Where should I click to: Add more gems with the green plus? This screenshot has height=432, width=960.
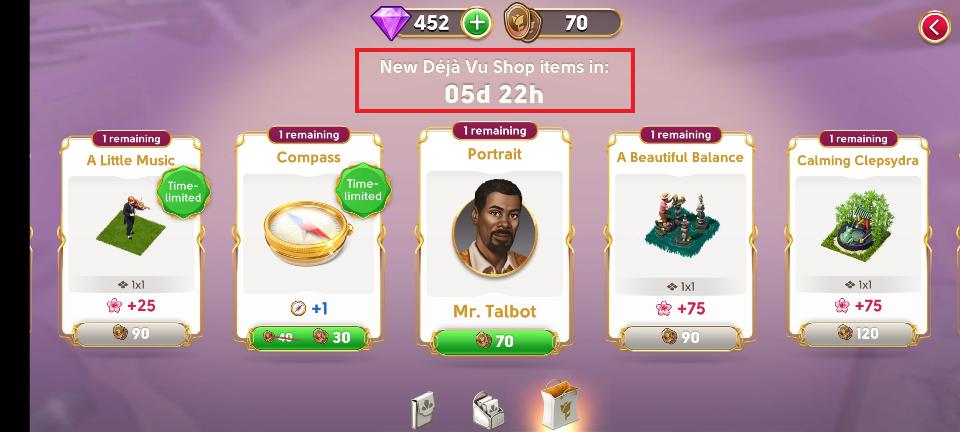pos(476,22)
